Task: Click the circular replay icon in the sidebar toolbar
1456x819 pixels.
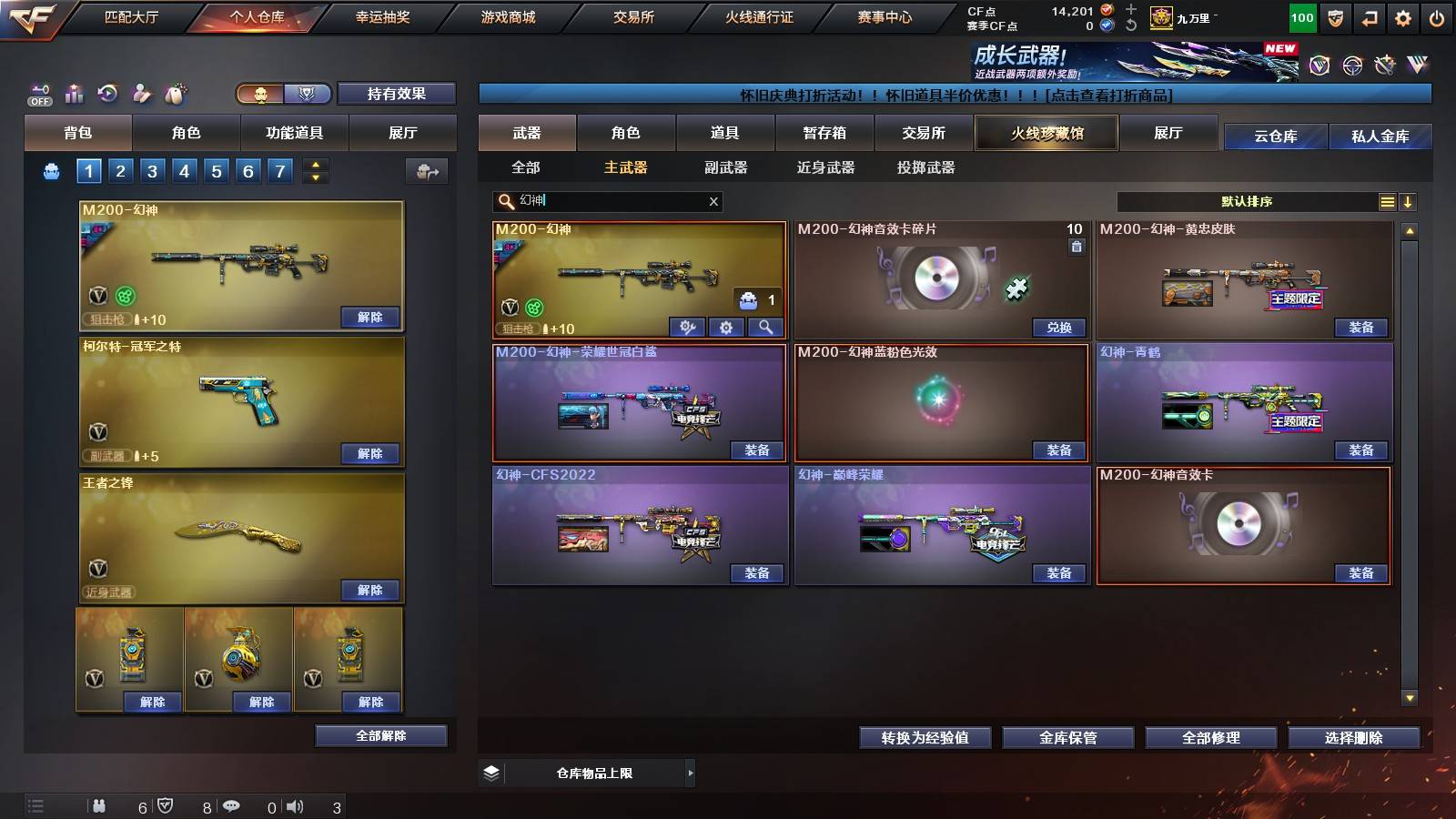Action: tap(107, 94)
